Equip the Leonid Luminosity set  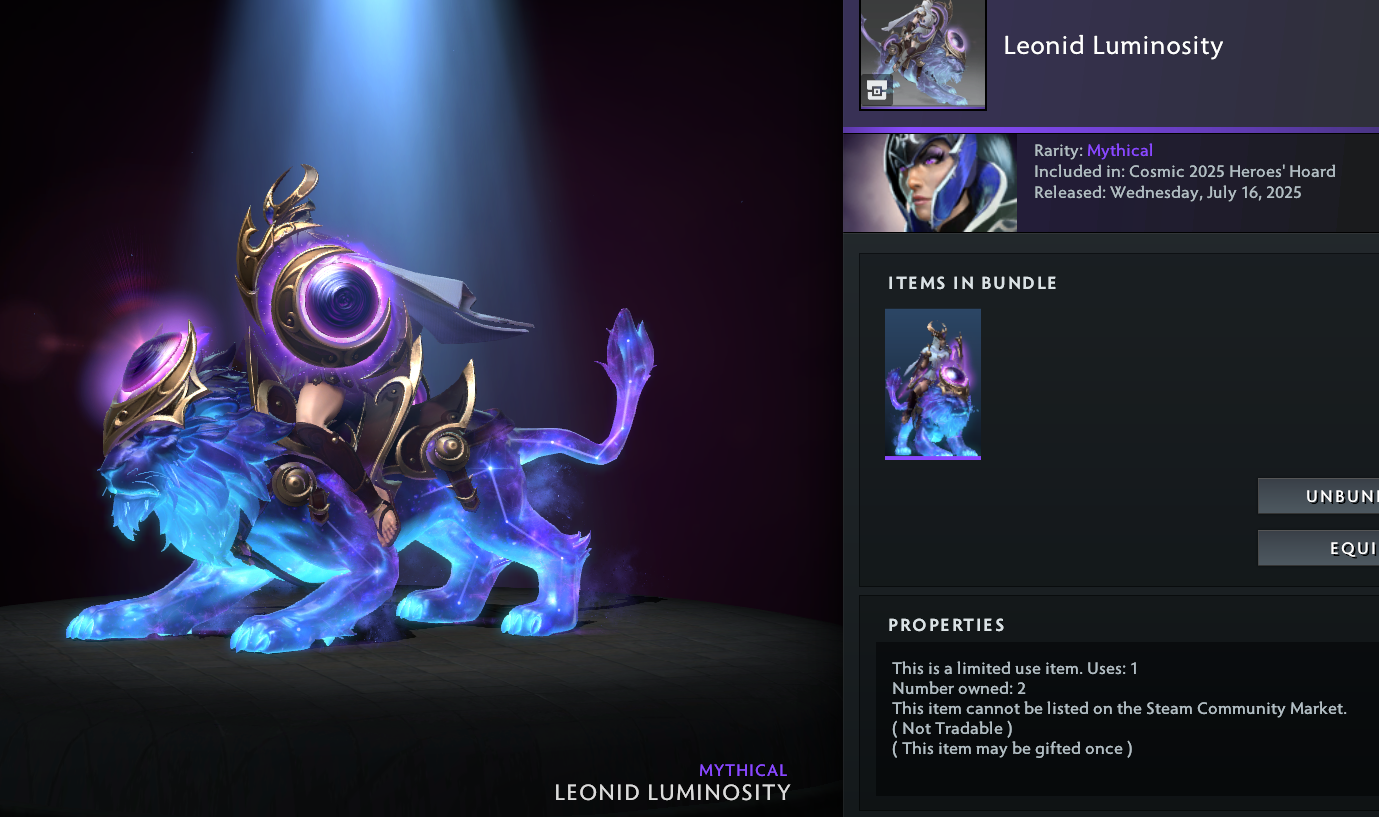[x=1319, y=548]
